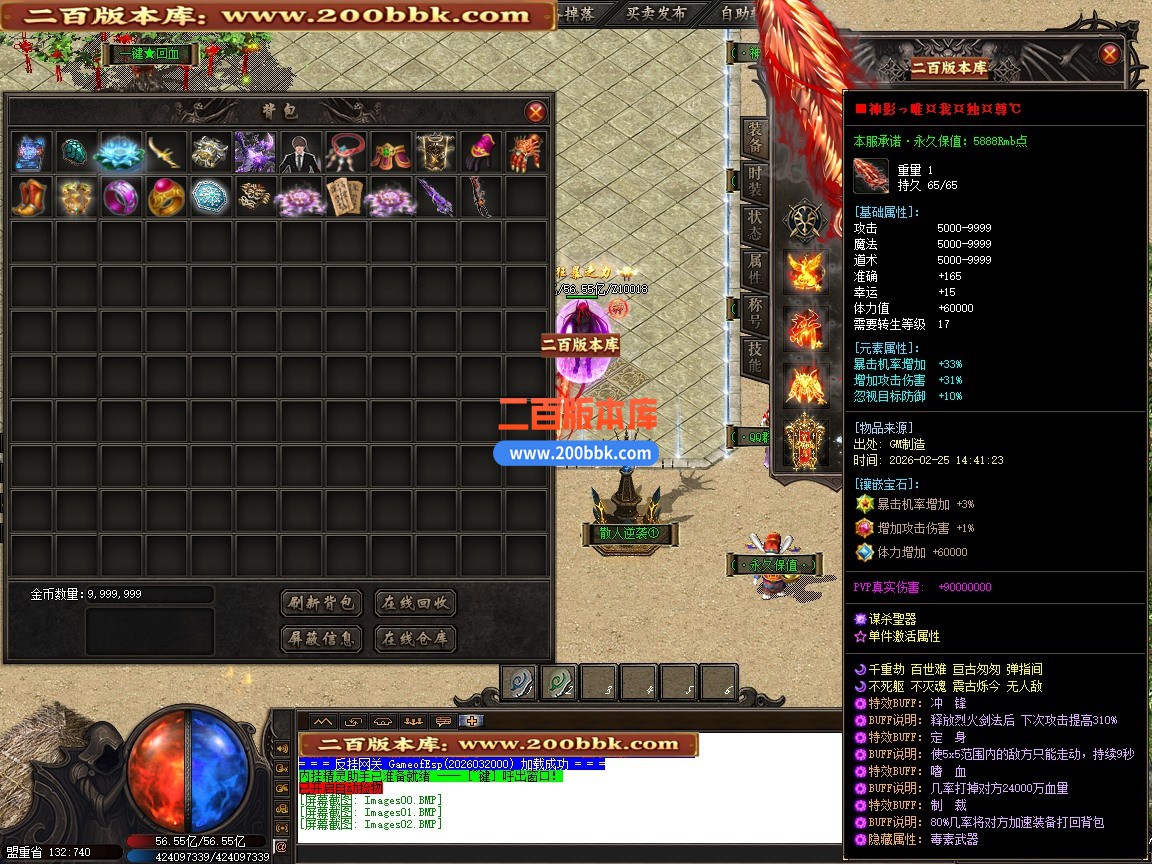Close the character equipment panel
Image resolution: width=1152 pixels, height=864 pixels.
pyautogui.click(x=1109, y=54)
